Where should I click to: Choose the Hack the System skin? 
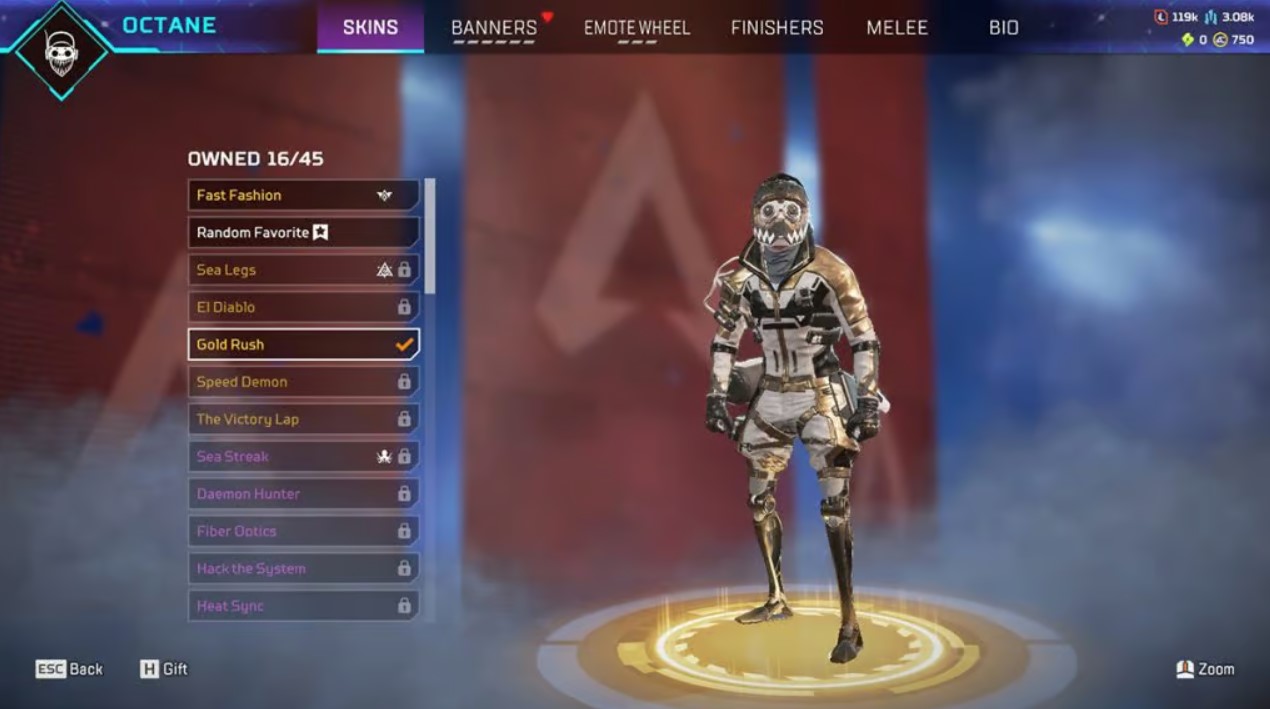[x=303, y=568]
